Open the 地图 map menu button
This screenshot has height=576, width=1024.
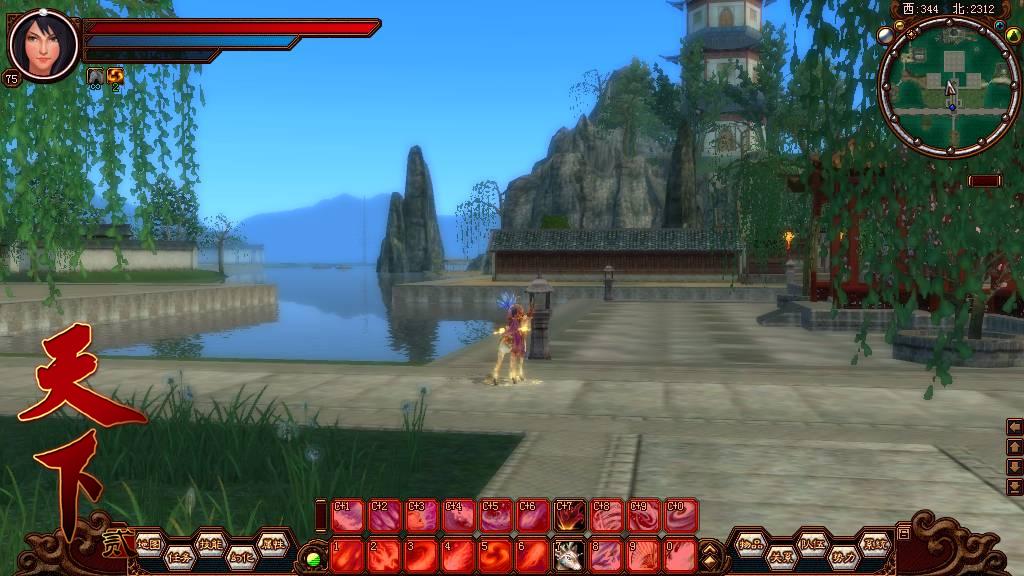coord(149,545)
